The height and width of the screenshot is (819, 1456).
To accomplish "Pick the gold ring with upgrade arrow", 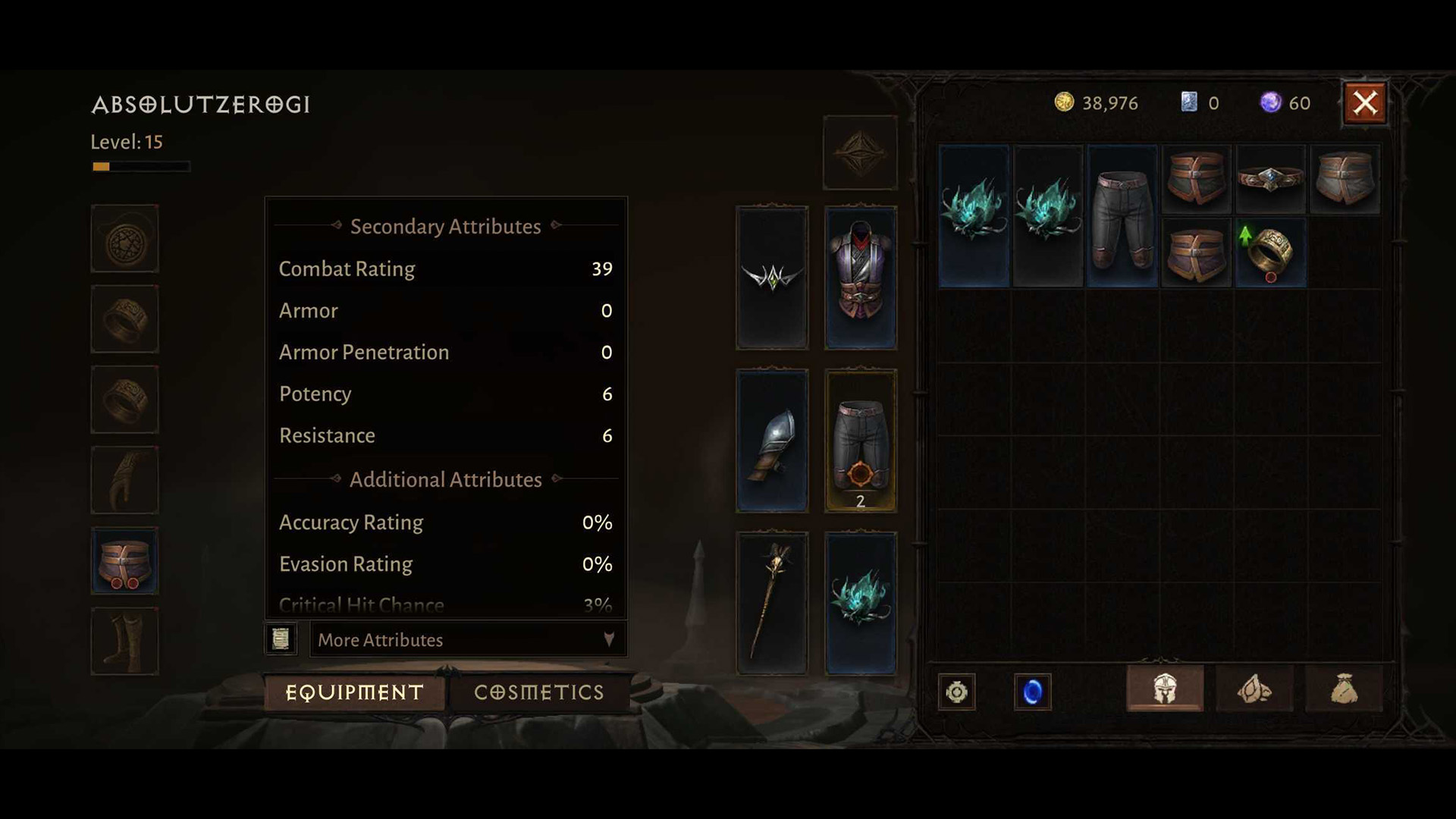I will click(1270, 253).
